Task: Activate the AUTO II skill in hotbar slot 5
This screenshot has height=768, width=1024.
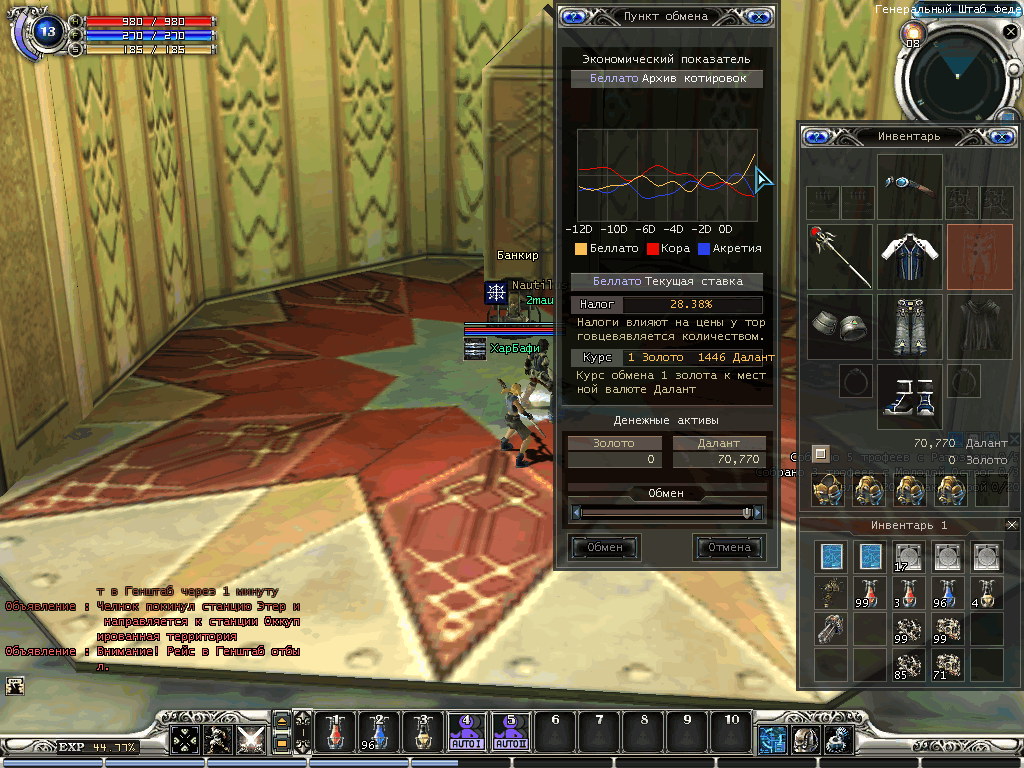Action: point(510,734)
